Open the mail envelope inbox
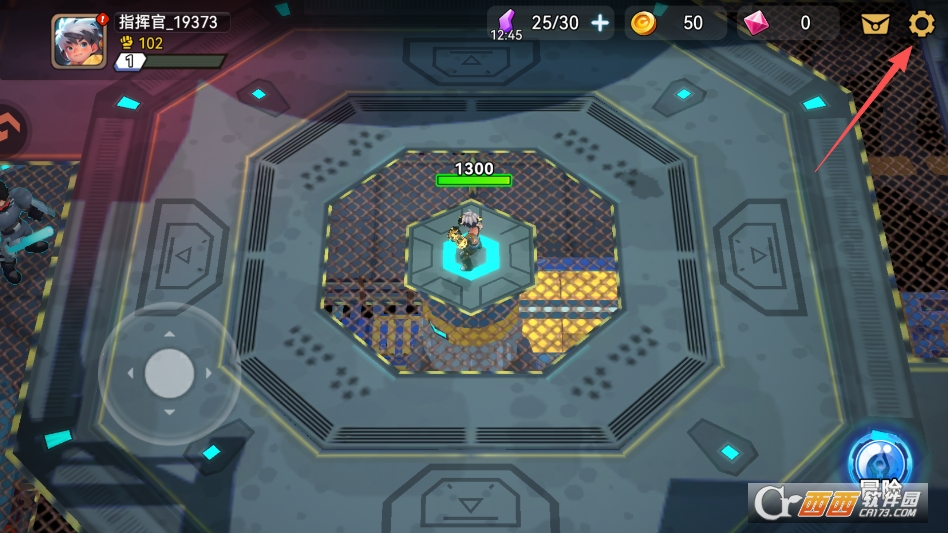The image size is (948, 533). 875,24
